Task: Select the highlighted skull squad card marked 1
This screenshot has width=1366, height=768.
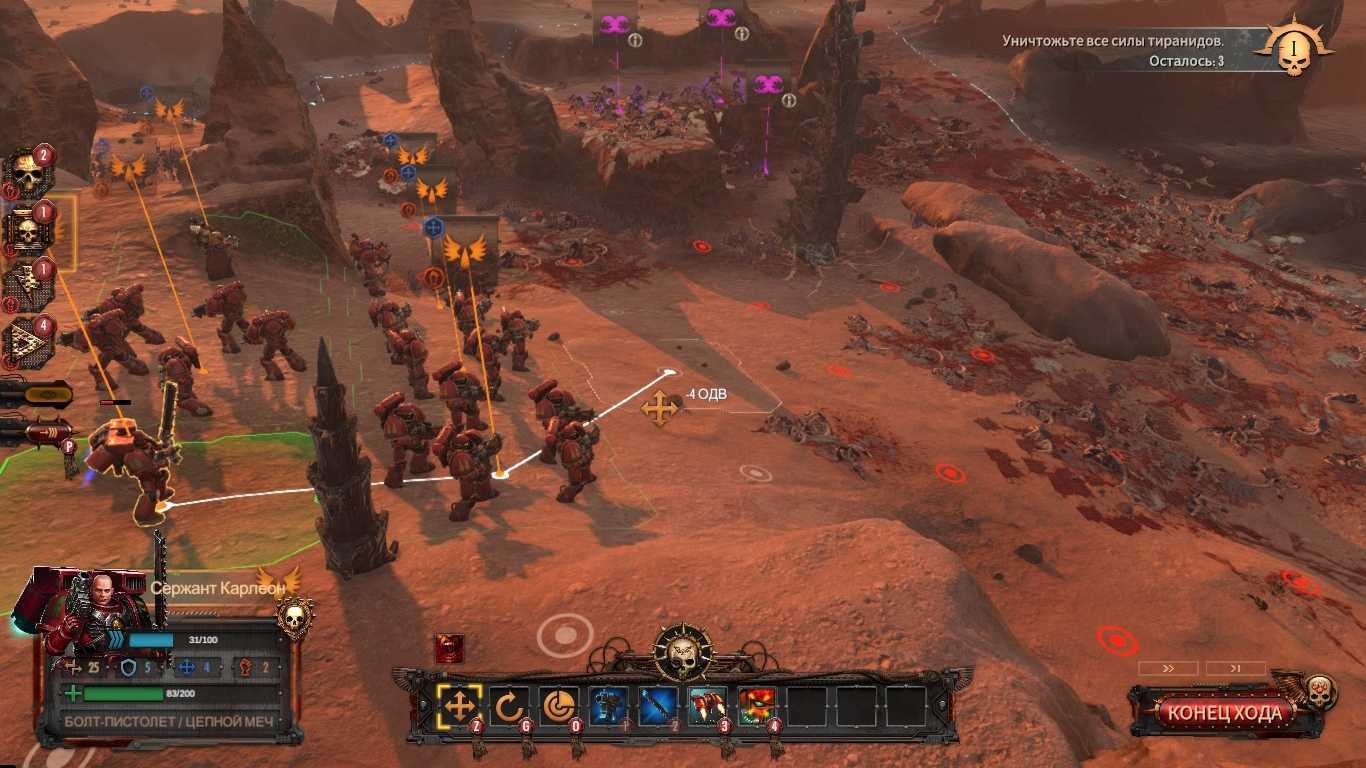Action: click(28, 231)
